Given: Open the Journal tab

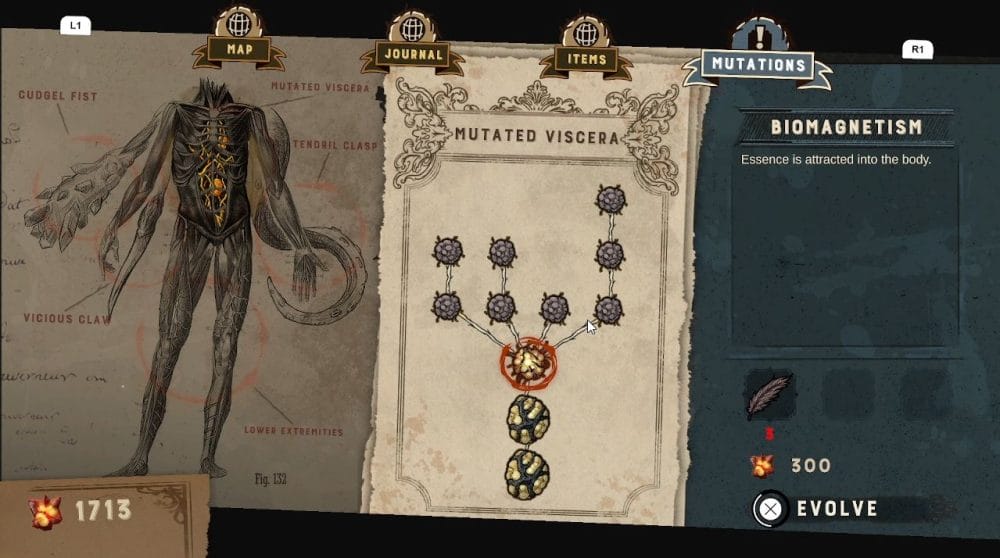Looking at the screenshot, I should coord(412,55).
